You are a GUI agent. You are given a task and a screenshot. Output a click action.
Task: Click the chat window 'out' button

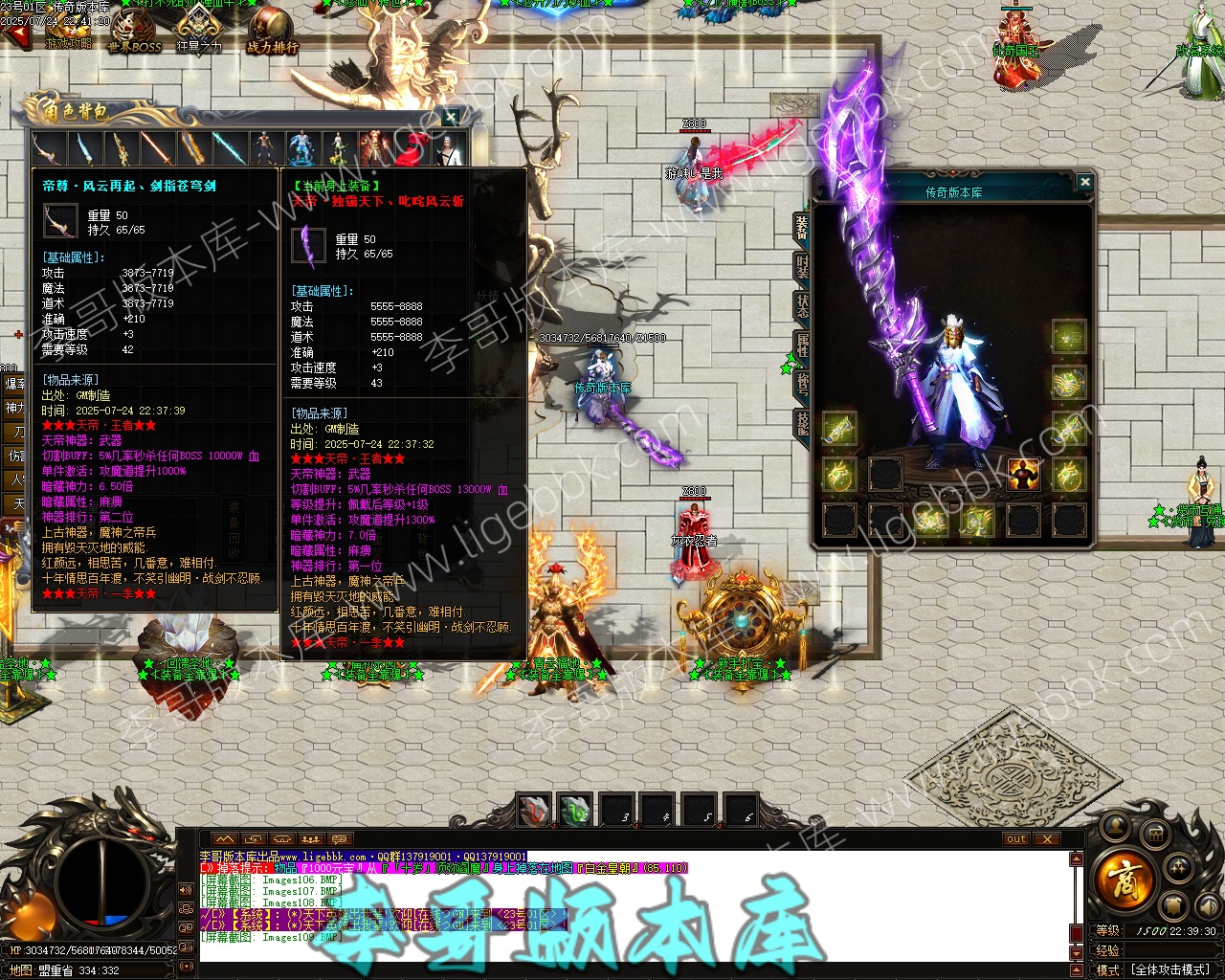pos(1016,839)
